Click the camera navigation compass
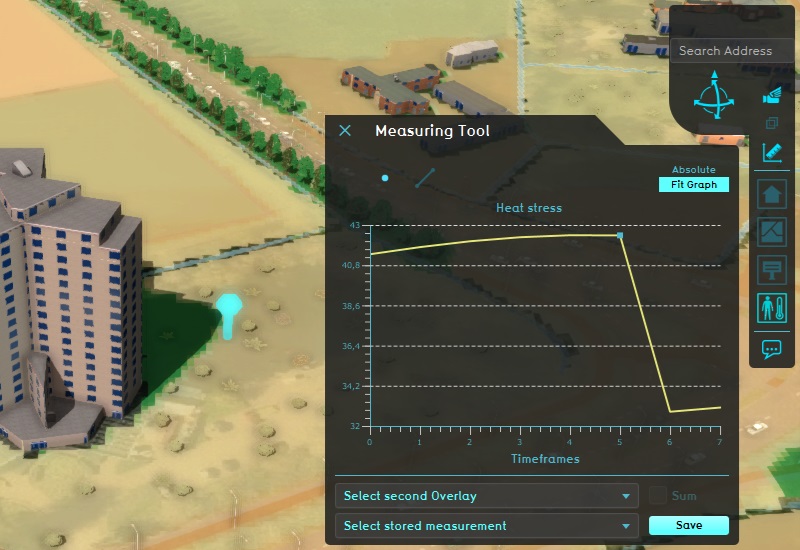This screenshot has width=800, height=550. [x=713, y=96]
